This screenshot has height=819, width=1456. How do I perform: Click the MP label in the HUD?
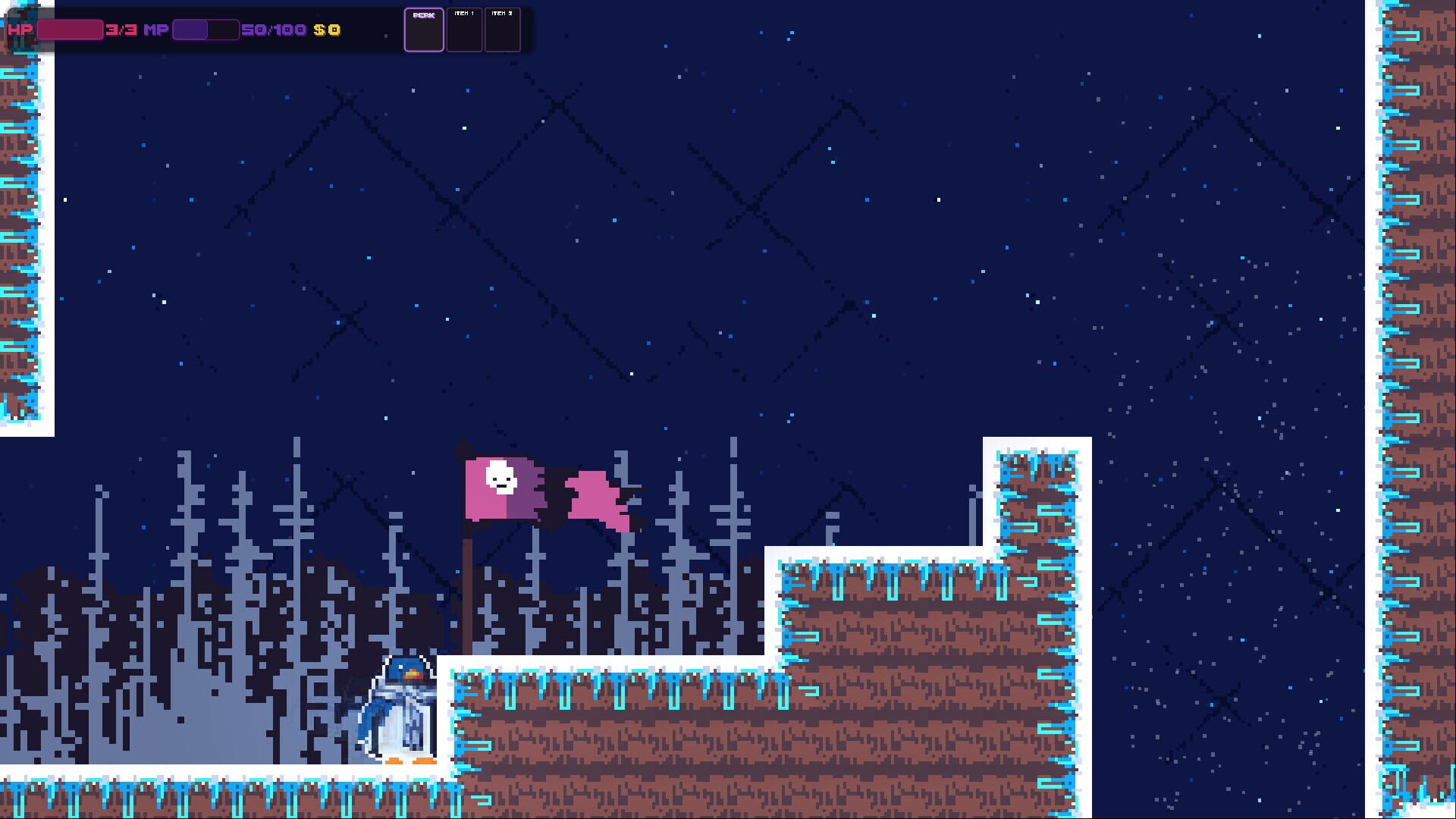155,31
